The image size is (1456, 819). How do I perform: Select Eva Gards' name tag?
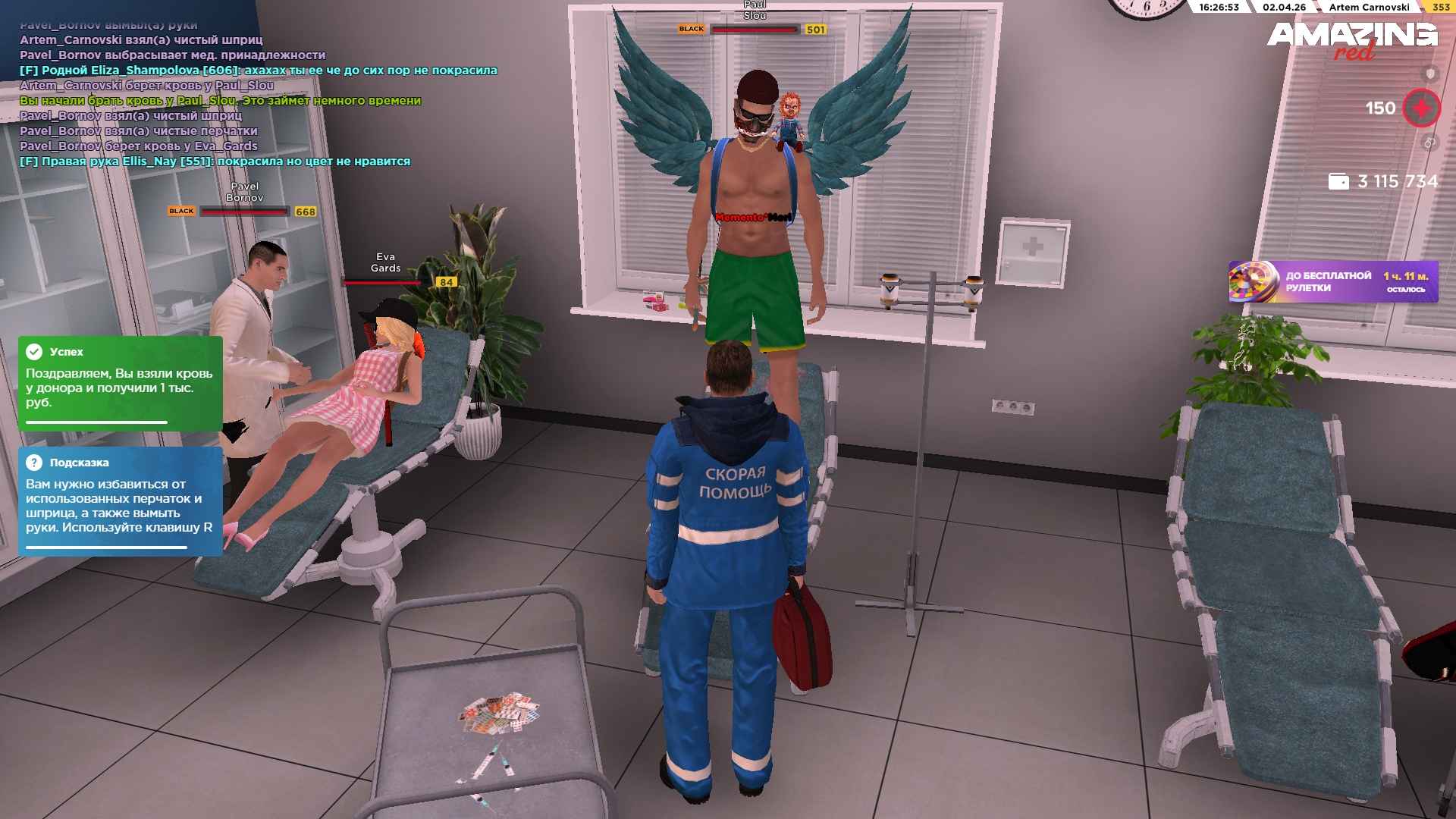click(x=385, y=262)
